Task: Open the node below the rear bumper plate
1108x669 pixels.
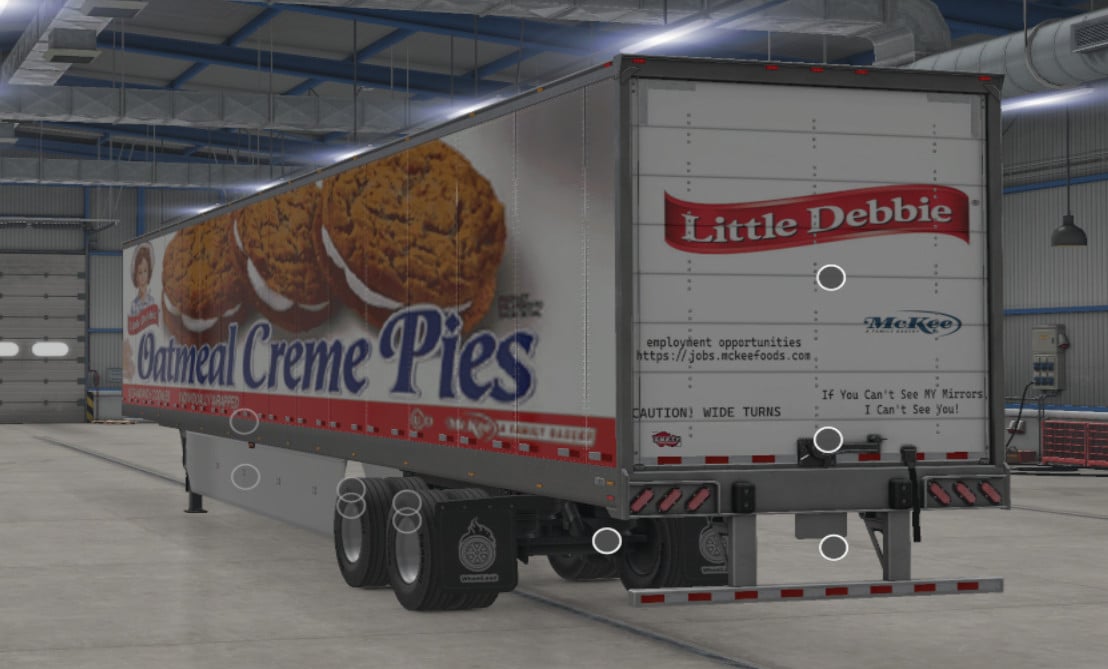Action: click(833, 547)
